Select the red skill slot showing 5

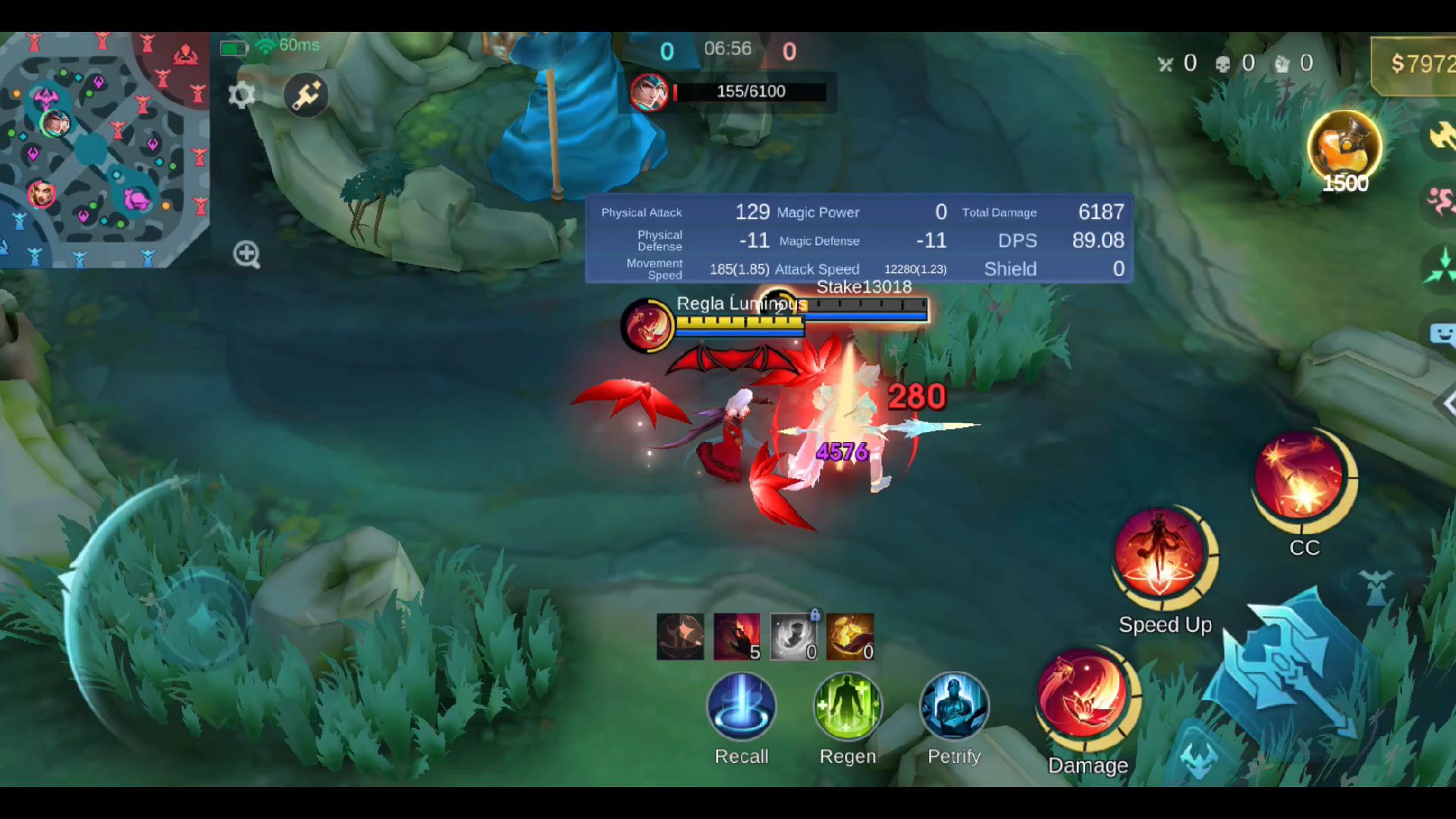pyautogui.click(x=736, y=637)
